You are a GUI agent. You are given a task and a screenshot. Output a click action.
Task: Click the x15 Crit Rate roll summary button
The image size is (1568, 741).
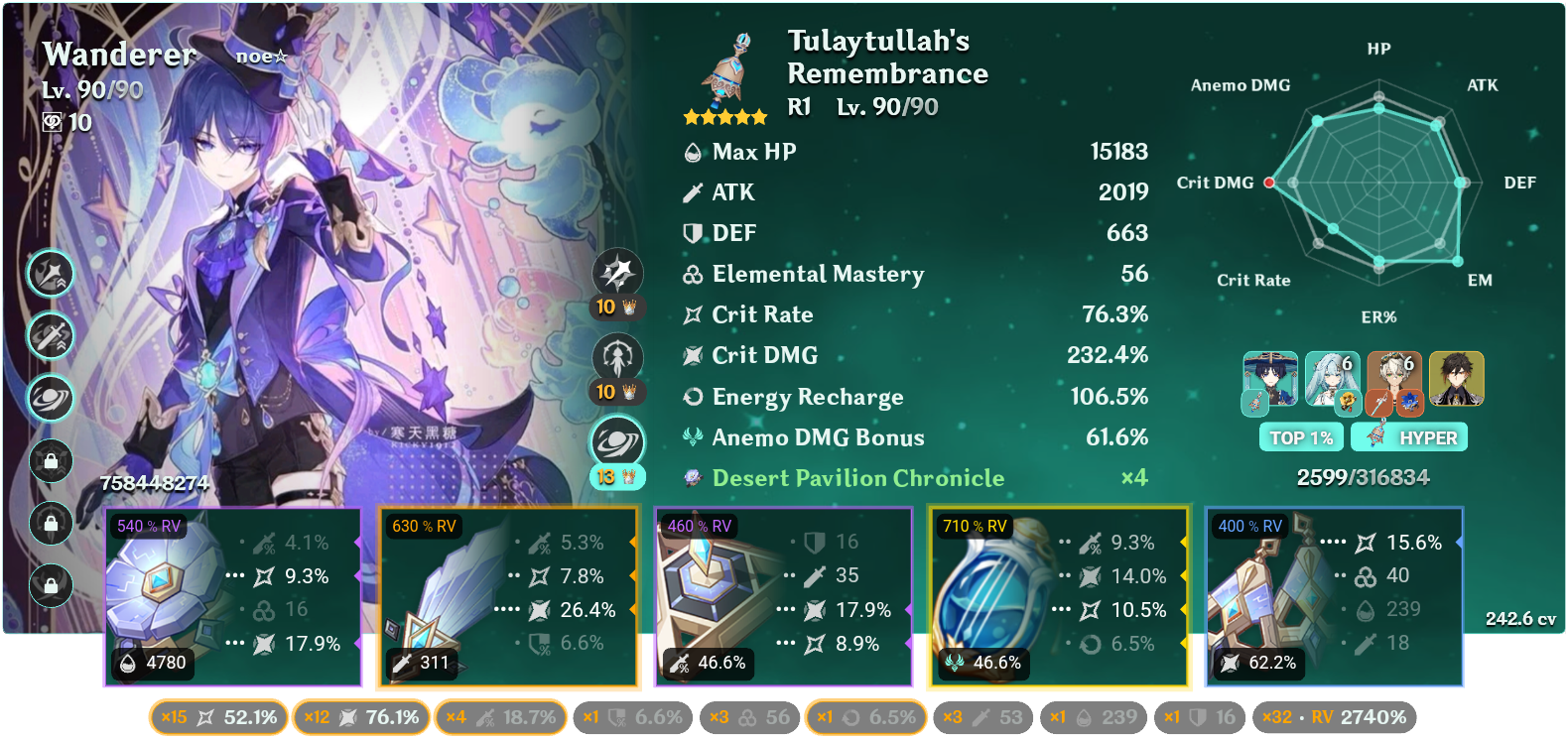point(216,716)
